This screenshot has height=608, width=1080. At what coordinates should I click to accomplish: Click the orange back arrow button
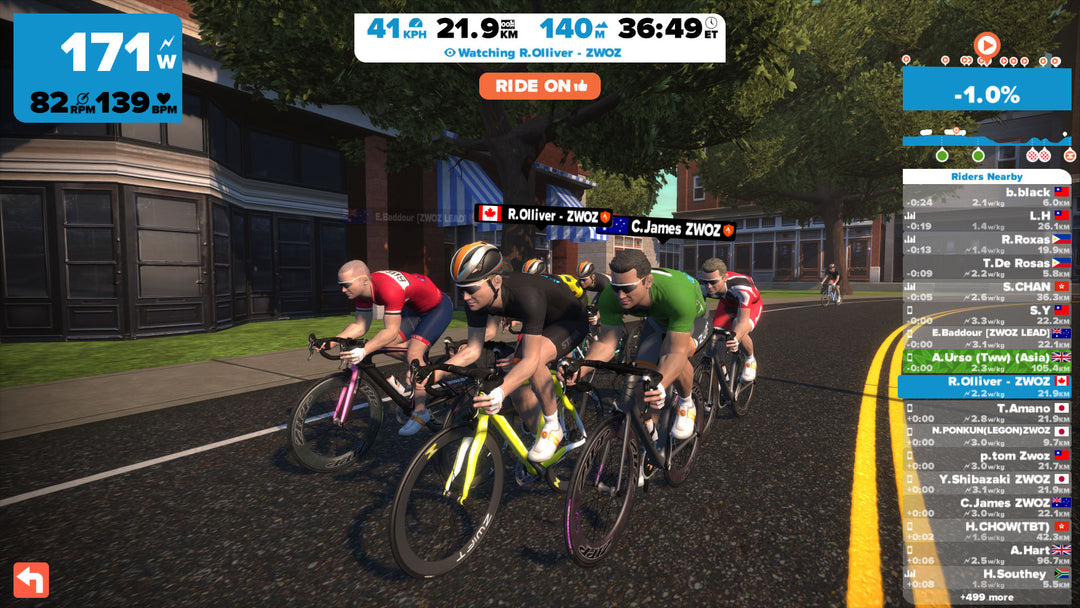click(31, 579)
